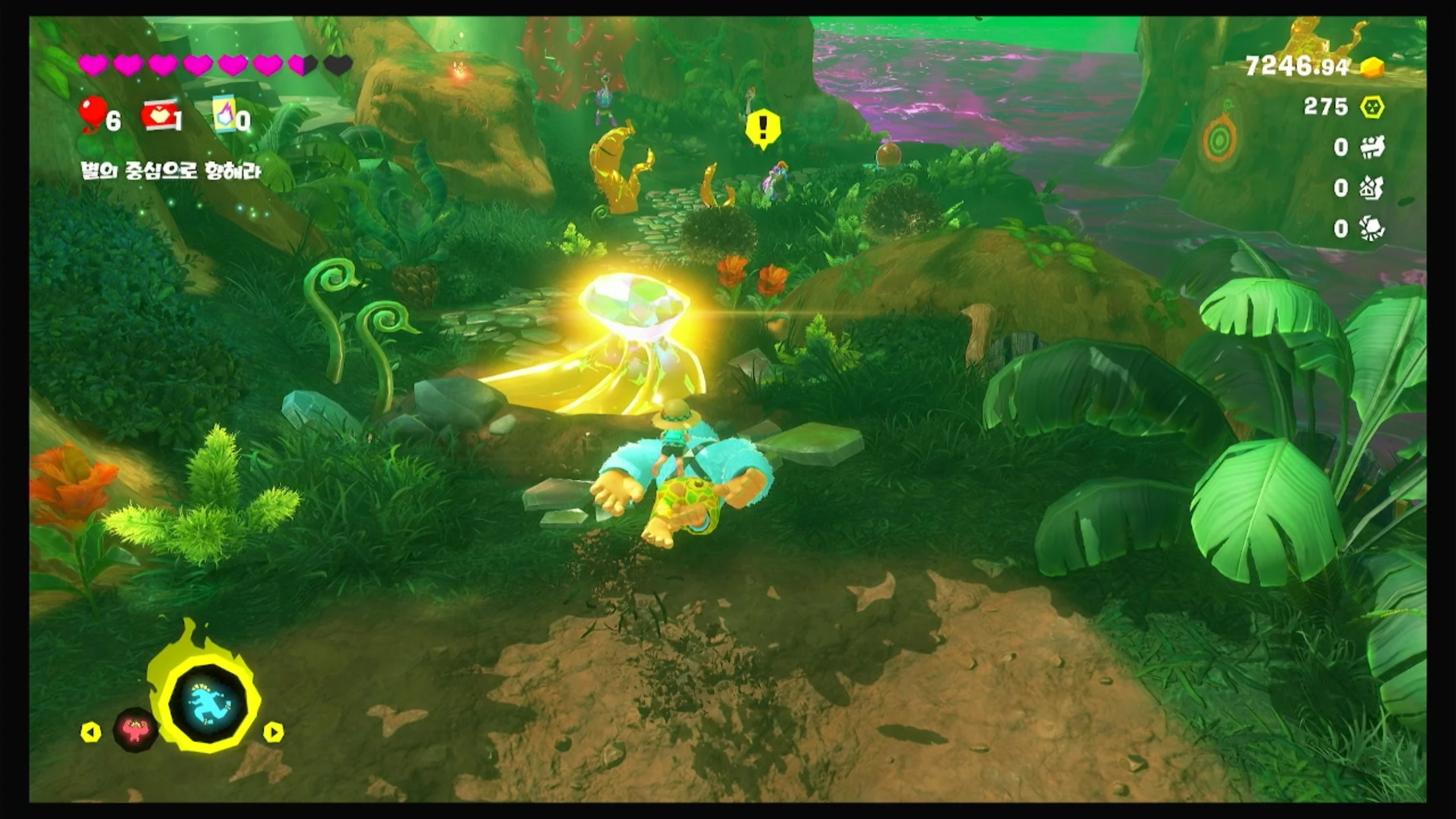The height and width of the screenshot is (819, 1456).
Task: Click the bottom fossil collectible icon
Action: coord(1372,229)
